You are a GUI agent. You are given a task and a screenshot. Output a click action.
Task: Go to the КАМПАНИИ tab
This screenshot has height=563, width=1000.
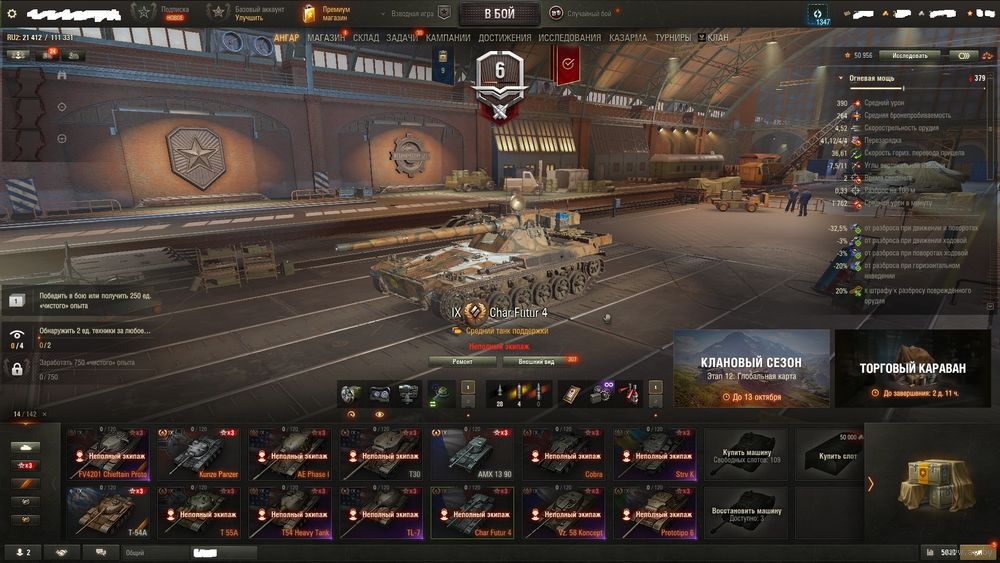click(449, 38)
